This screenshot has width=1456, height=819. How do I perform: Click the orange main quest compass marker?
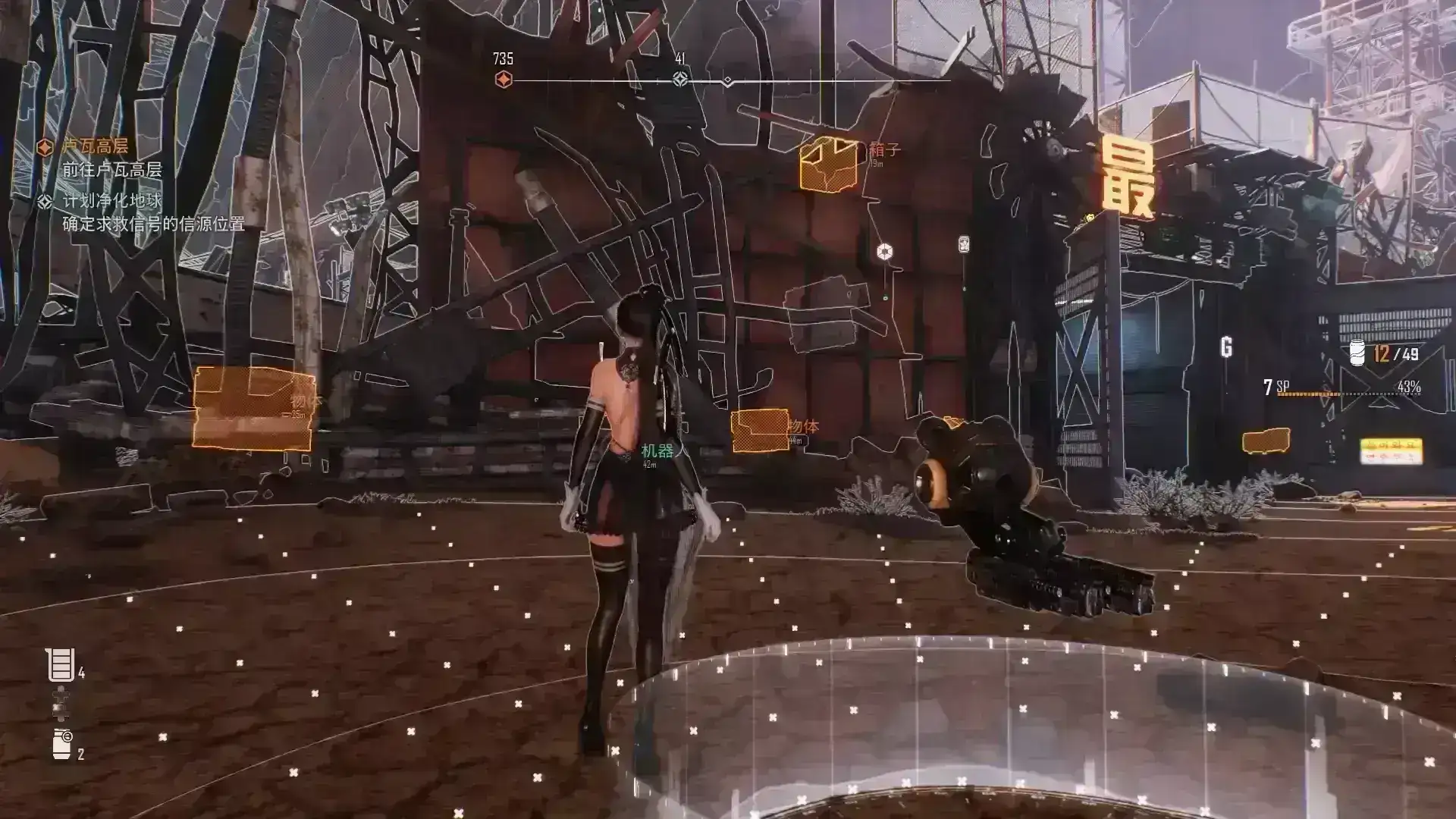(x=504, y=80)
